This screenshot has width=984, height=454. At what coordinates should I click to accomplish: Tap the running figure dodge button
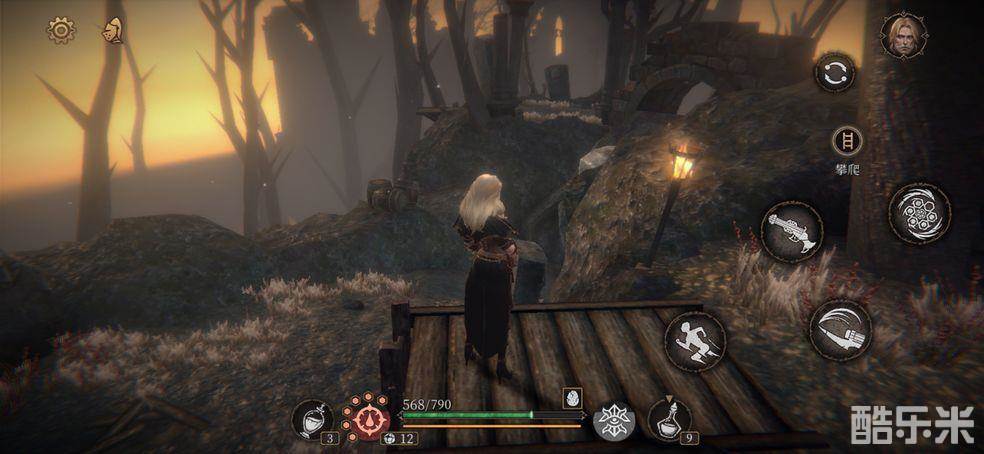[695, 342]
